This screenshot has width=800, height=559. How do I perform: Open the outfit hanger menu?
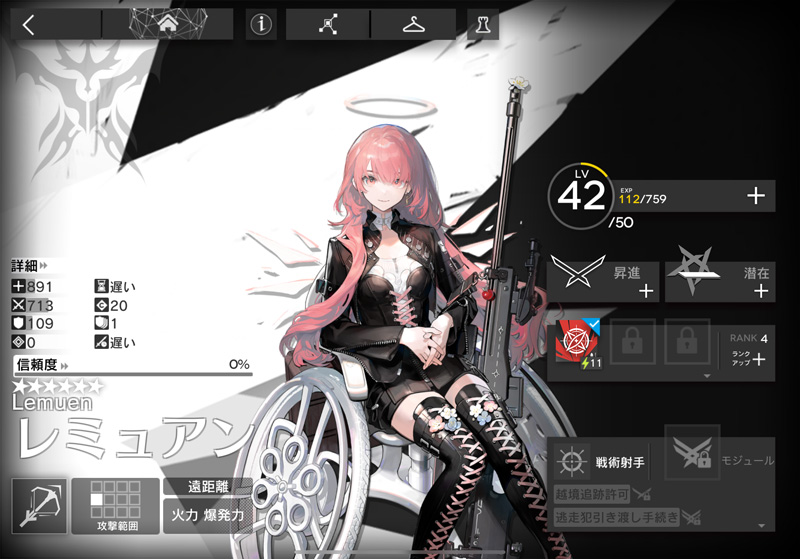pos(413,25)
